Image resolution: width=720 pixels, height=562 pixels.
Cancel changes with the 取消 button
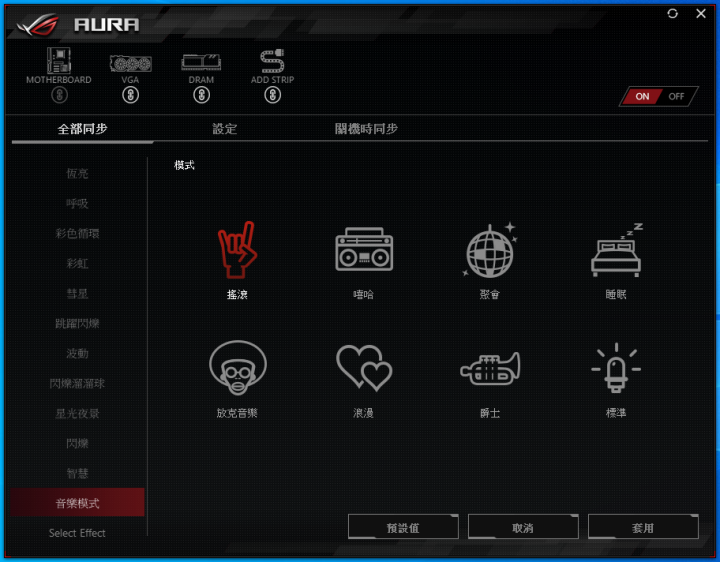[x=523, y=527]
